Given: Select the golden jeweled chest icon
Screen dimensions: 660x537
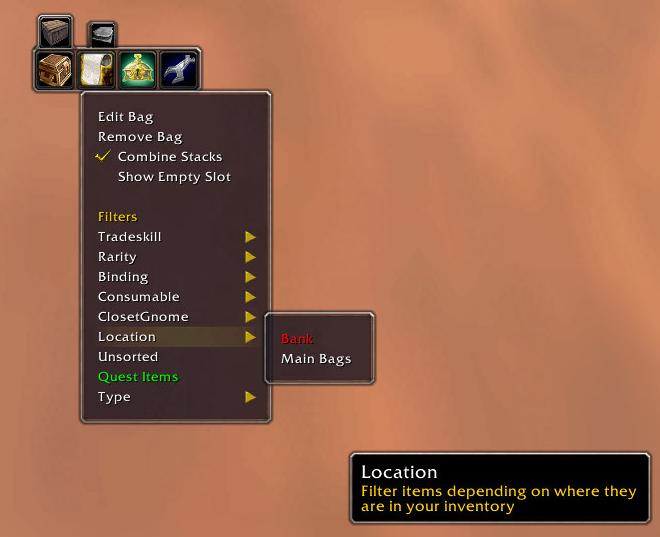Looking at the screenshot, I should [138, 70].
